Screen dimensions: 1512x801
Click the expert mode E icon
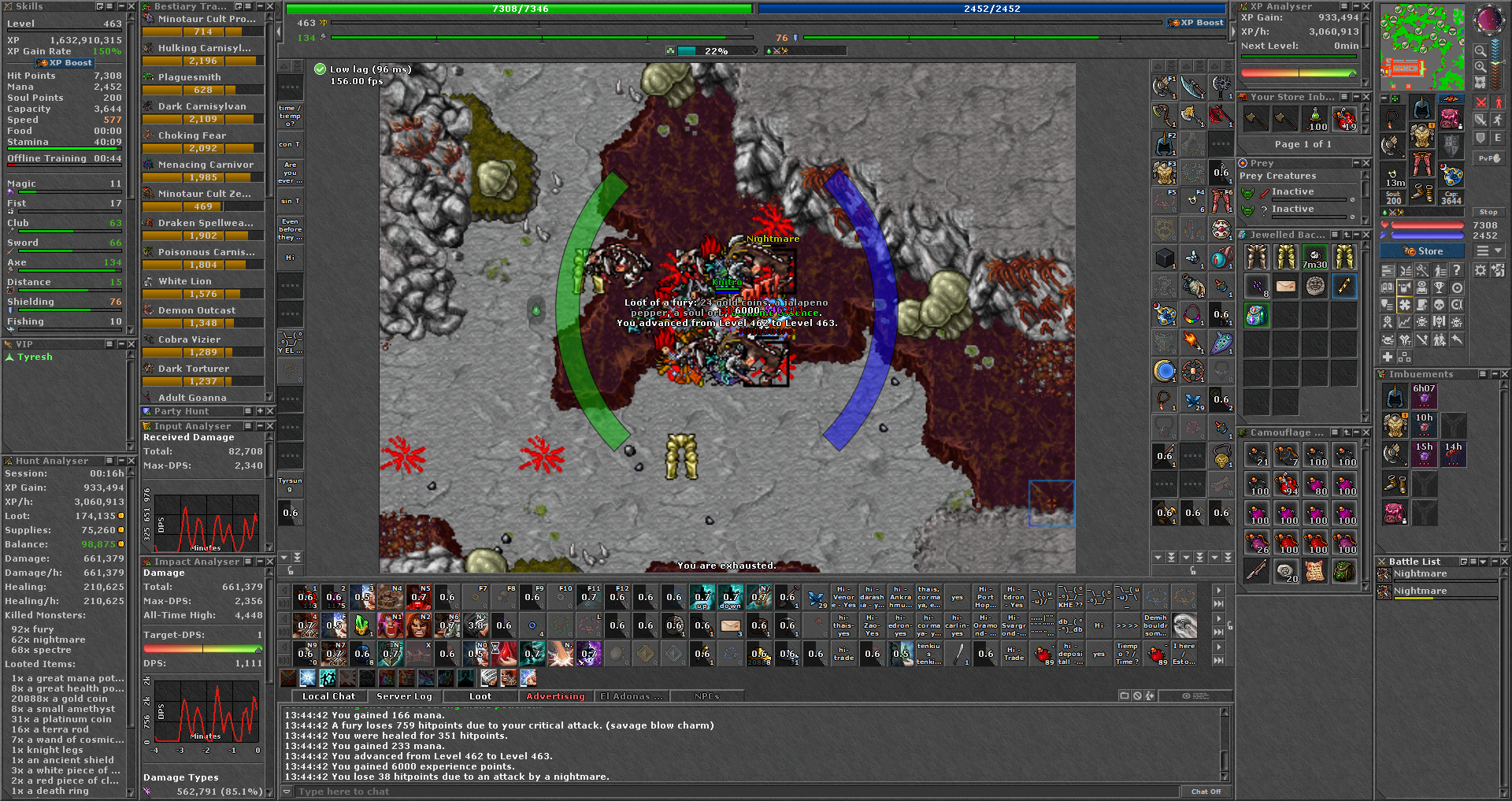(x=1498, y=138)
